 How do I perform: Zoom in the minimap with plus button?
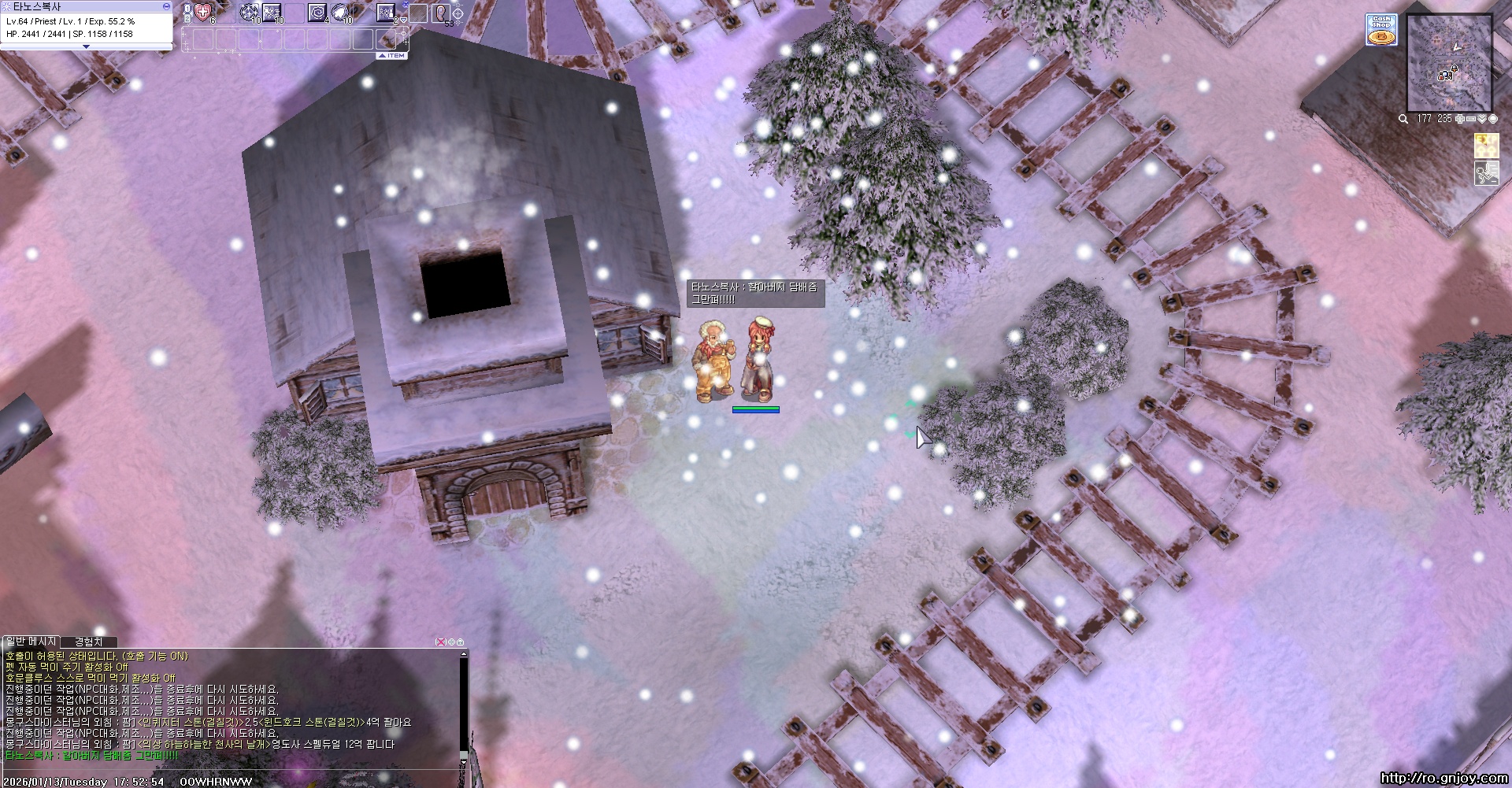[x=1460, y=119]
